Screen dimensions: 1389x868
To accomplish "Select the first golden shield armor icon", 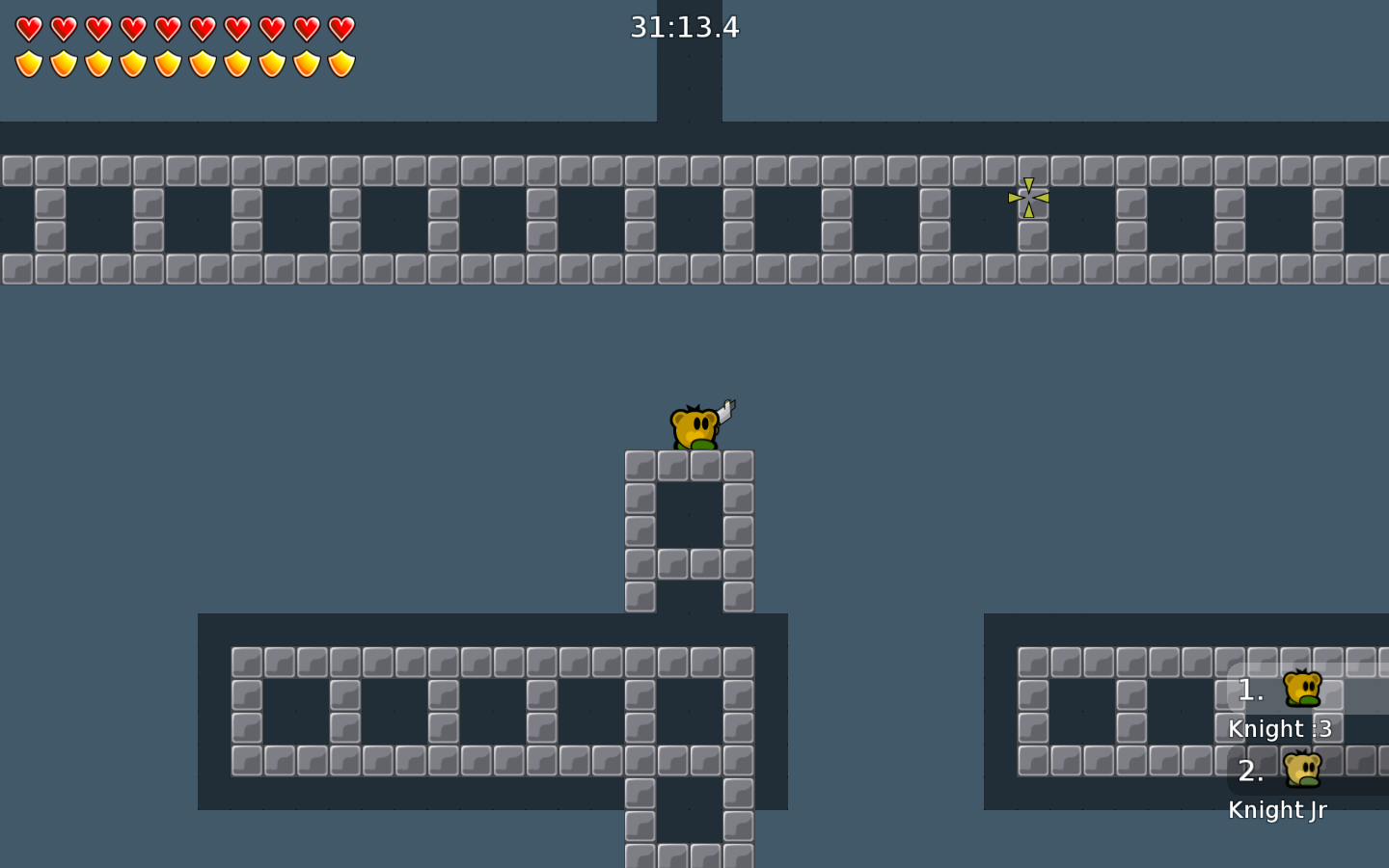I will [x=28, y=63].
